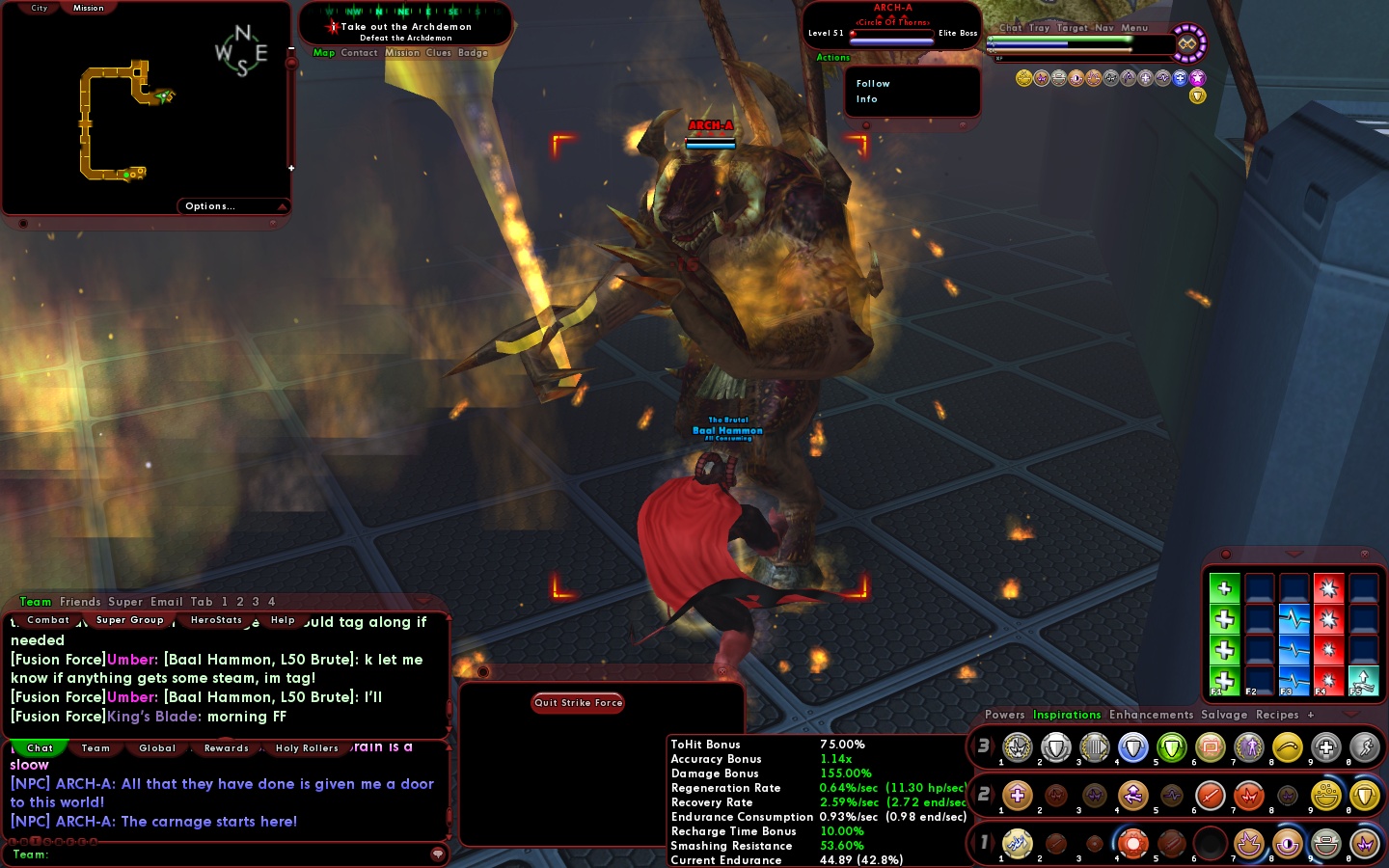The height and width of the screenshot is (868, 1389).
Task: Open the Salvage tab
Action: (x=1224, y=715)
